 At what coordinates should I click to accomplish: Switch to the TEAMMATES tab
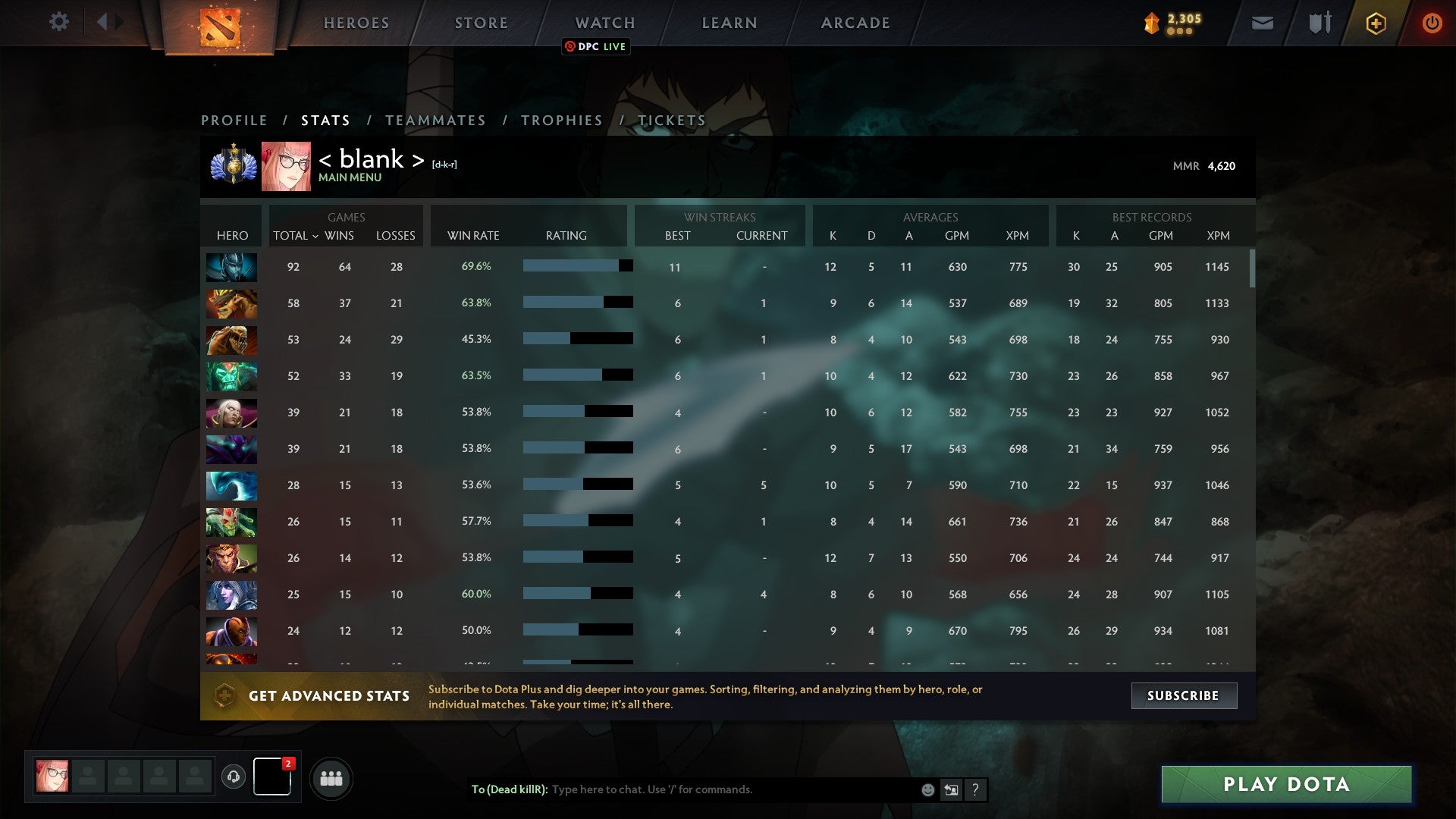(435, 120)
